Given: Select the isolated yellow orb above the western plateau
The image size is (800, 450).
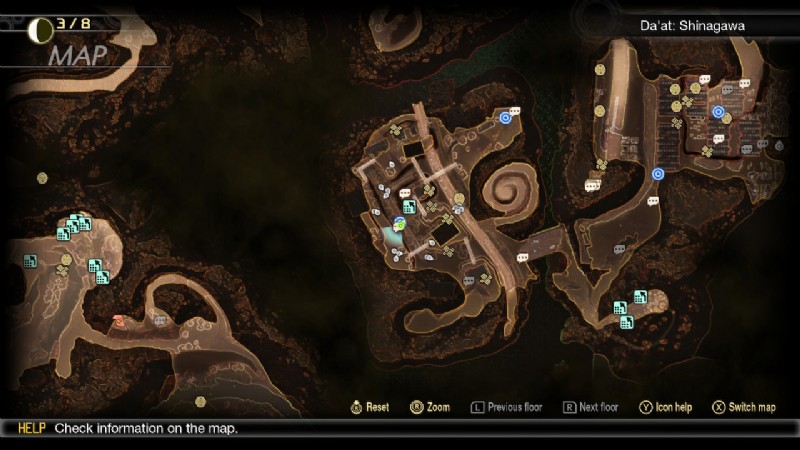Looking at the screenshot, I should 42,178.
